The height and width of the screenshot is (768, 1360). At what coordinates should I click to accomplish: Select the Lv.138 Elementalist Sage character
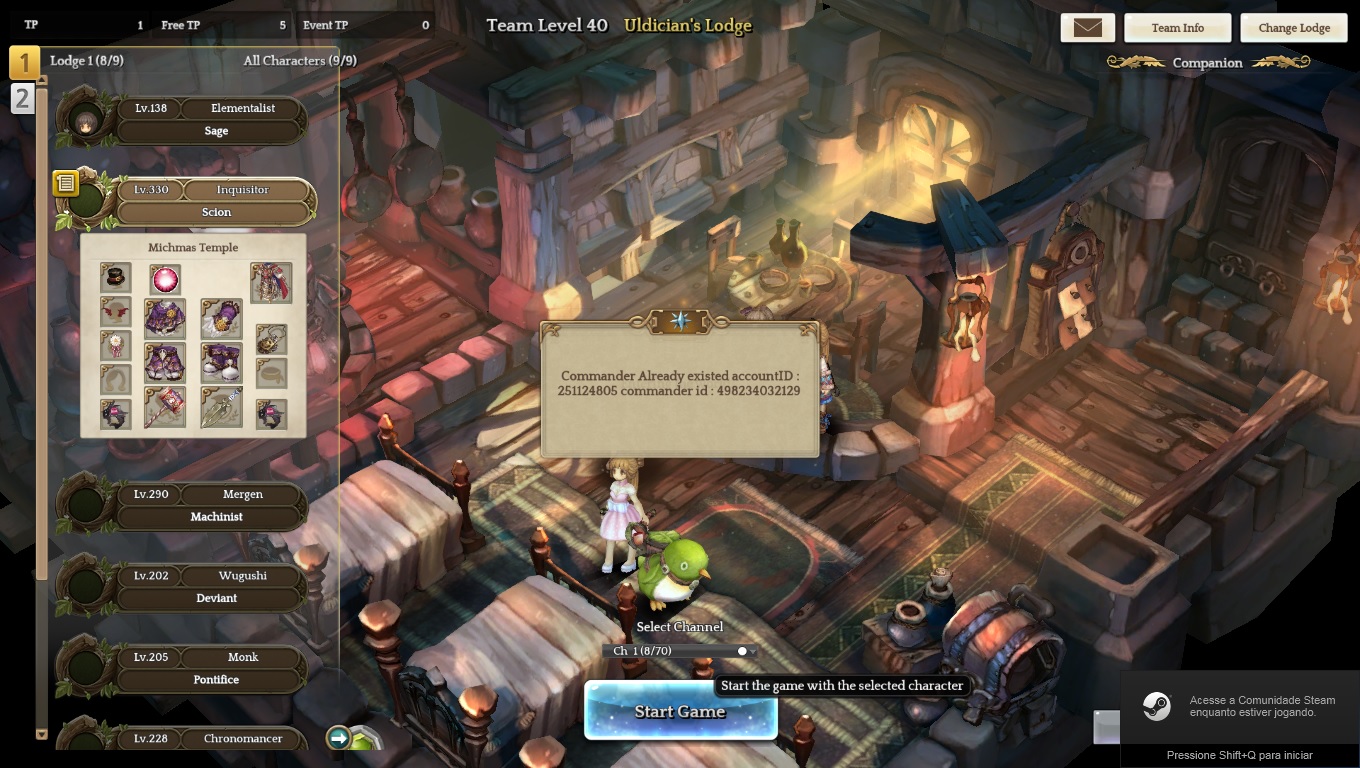pyautogui.click(x=210, y=119)
